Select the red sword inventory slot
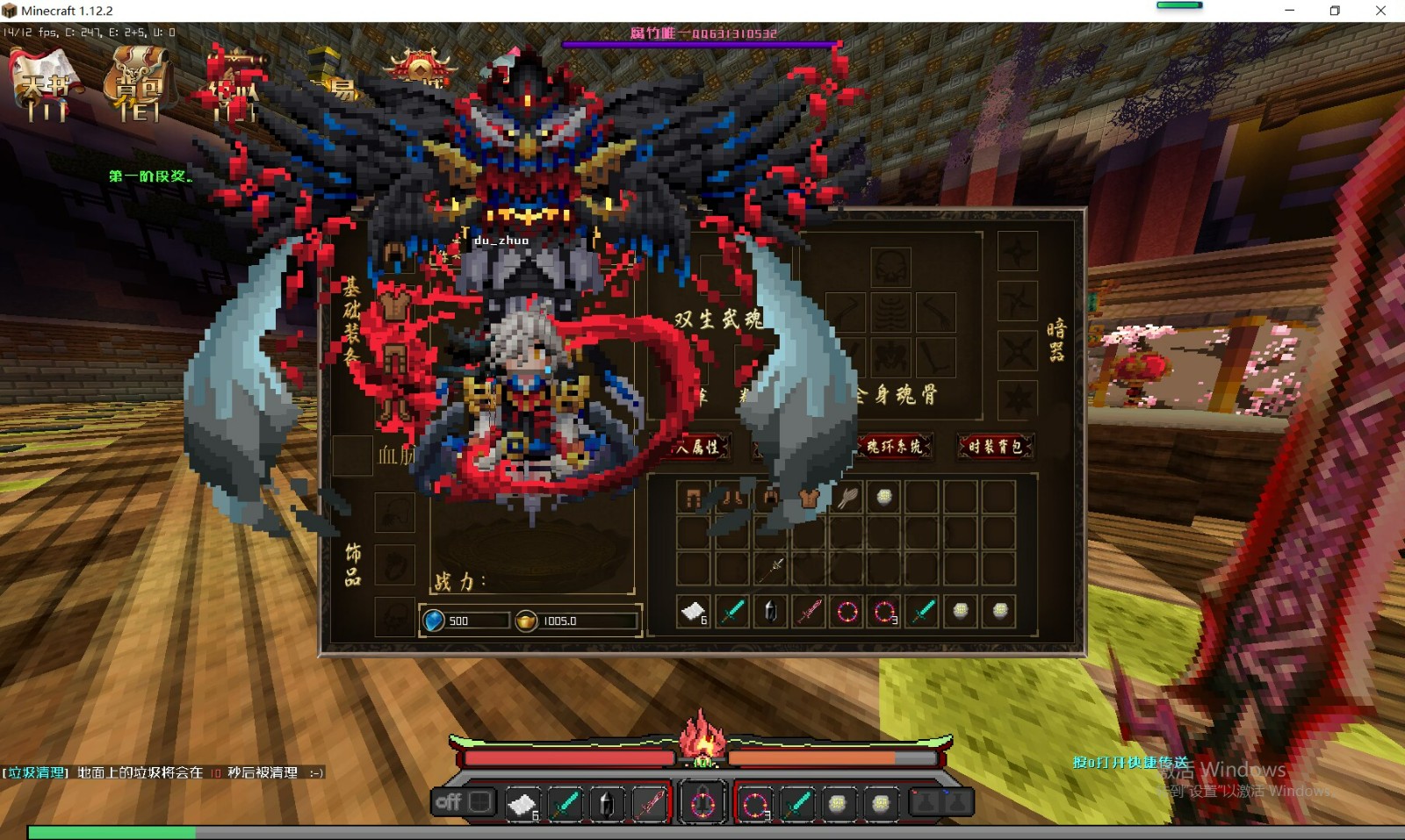The height and width of the screenshot is (840, 1405). (x=809, y=611)
